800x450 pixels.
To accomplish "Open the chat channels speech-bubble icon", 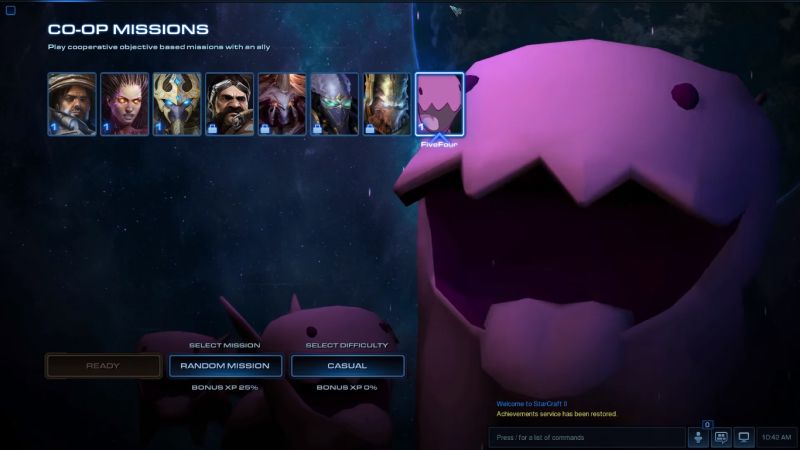I will click(x=721, y=437).
